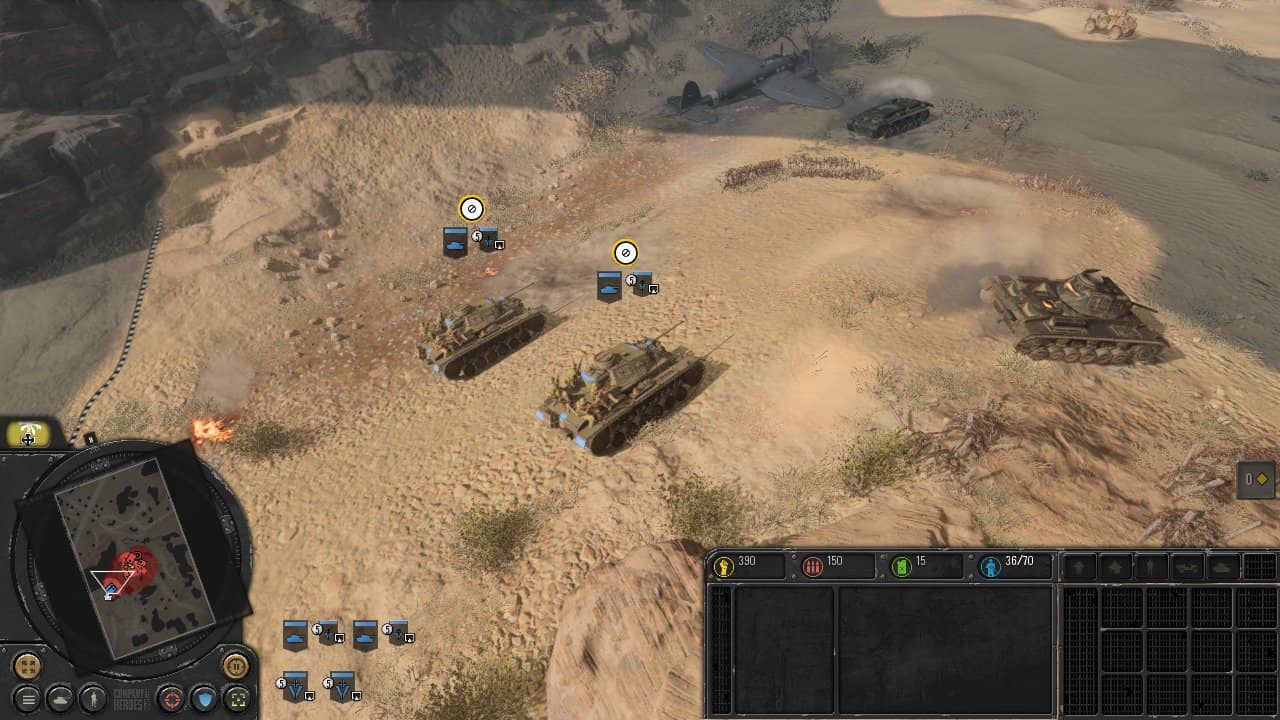Screen dimensions: 1280x720
Task: Toggle the round pause button by minimap
Action: click(x=236, y=664)
